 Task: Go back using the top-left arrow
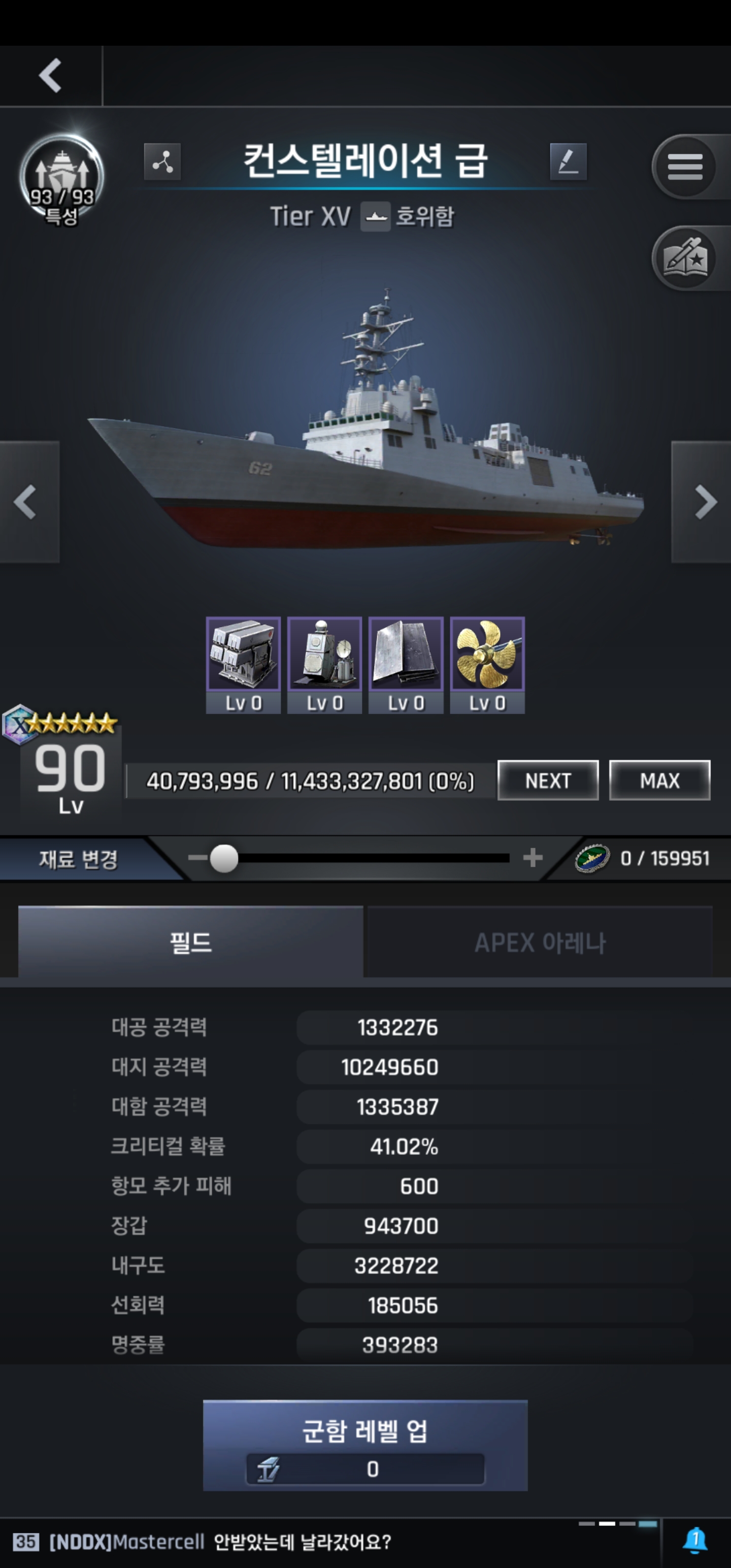coord(51,76)
